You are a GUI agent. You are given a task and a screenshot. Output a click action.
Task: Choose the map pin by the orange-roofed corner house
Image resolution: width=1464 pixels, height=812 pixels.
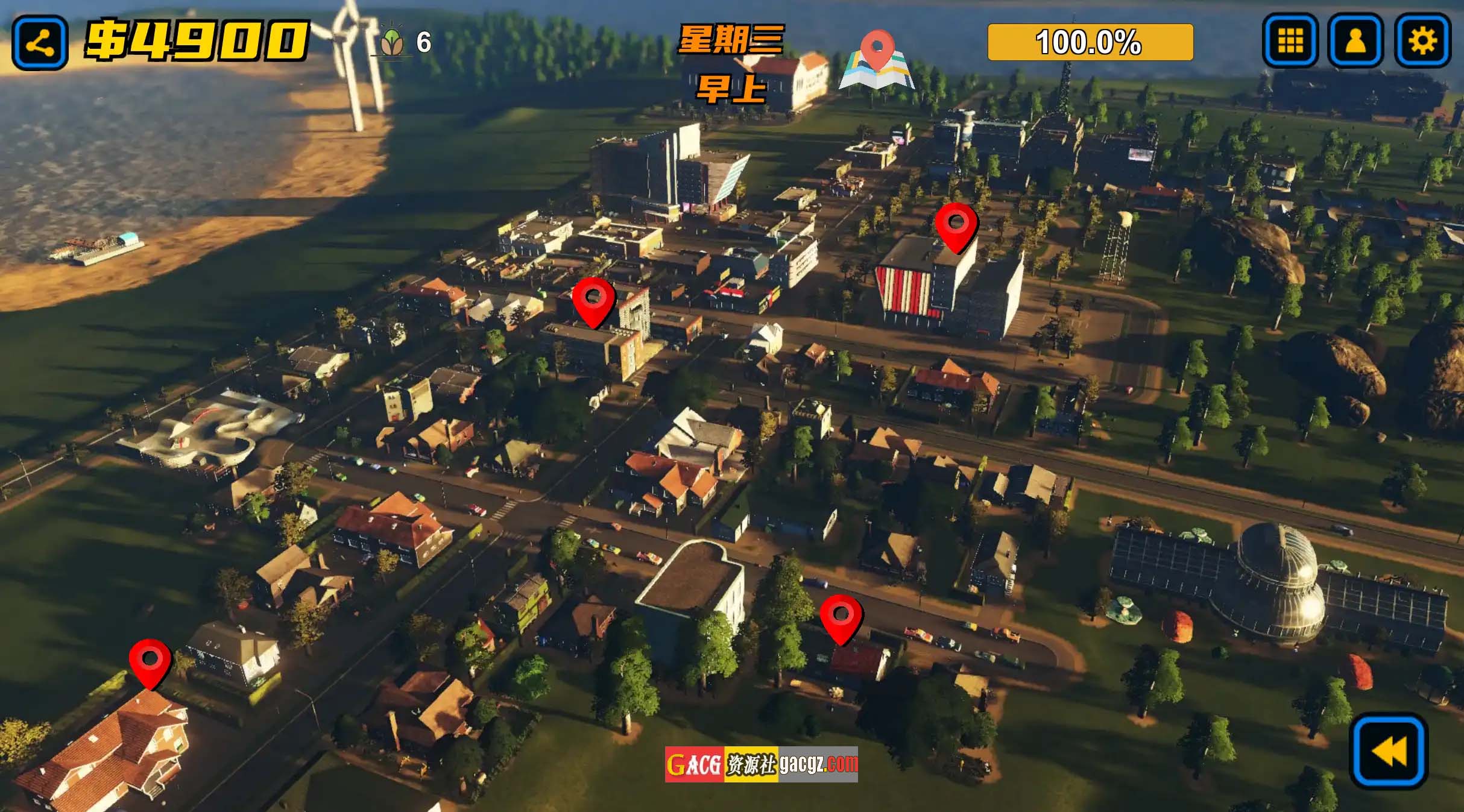pos(150,662)
